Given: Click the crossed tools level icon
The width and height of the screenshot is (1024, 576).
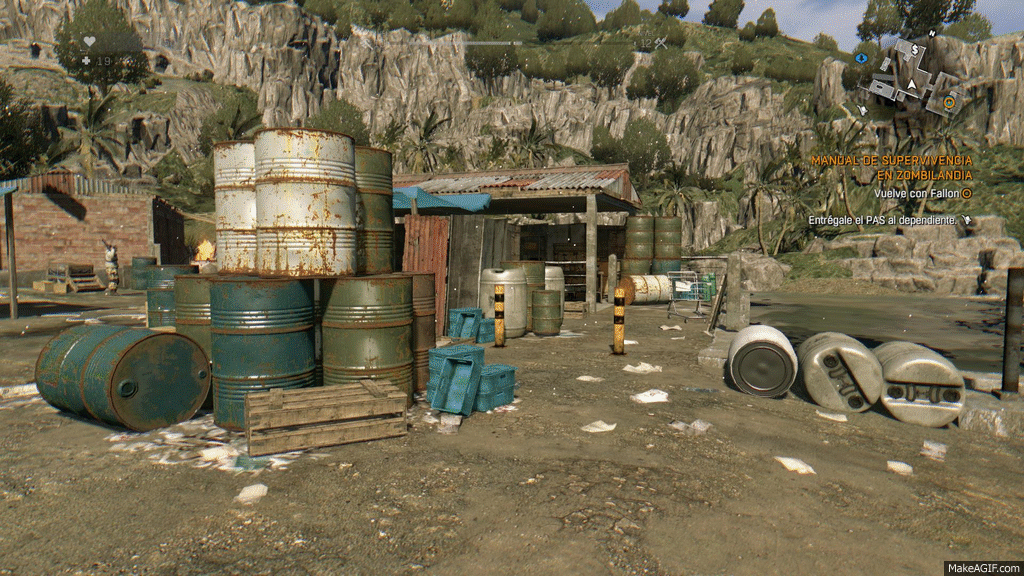Looking at the screenshot, I should [660, 43].
